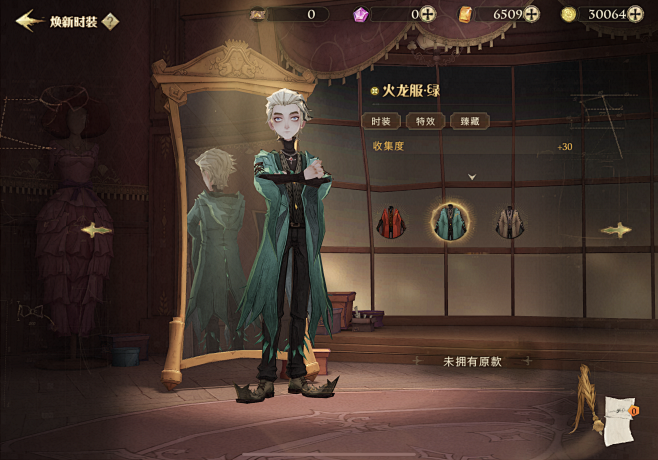Go to next outfit with right arrow

point(616,230)
